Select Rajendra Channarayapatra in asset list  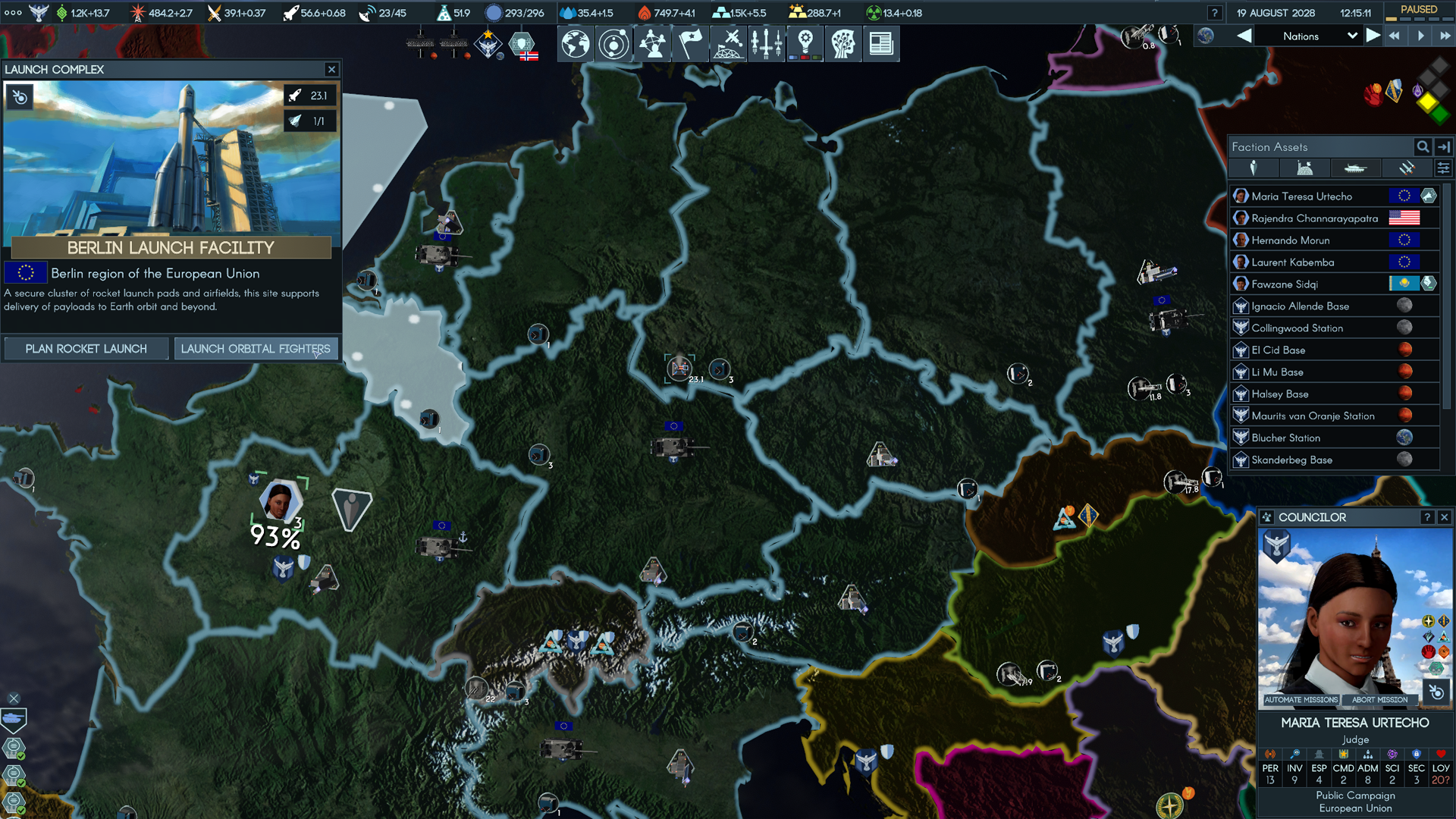point(1314,218)
